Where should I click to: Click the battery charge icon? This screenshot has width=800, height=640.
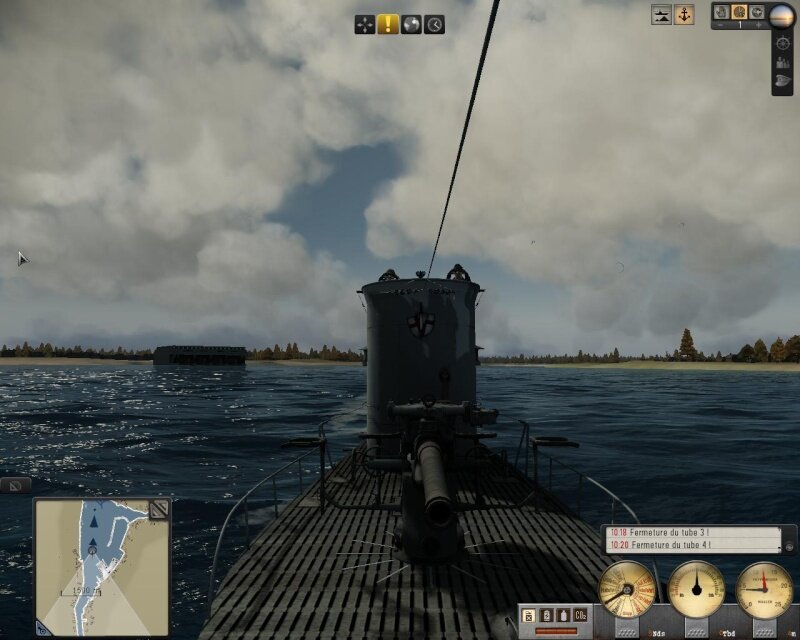click(547, 615)
